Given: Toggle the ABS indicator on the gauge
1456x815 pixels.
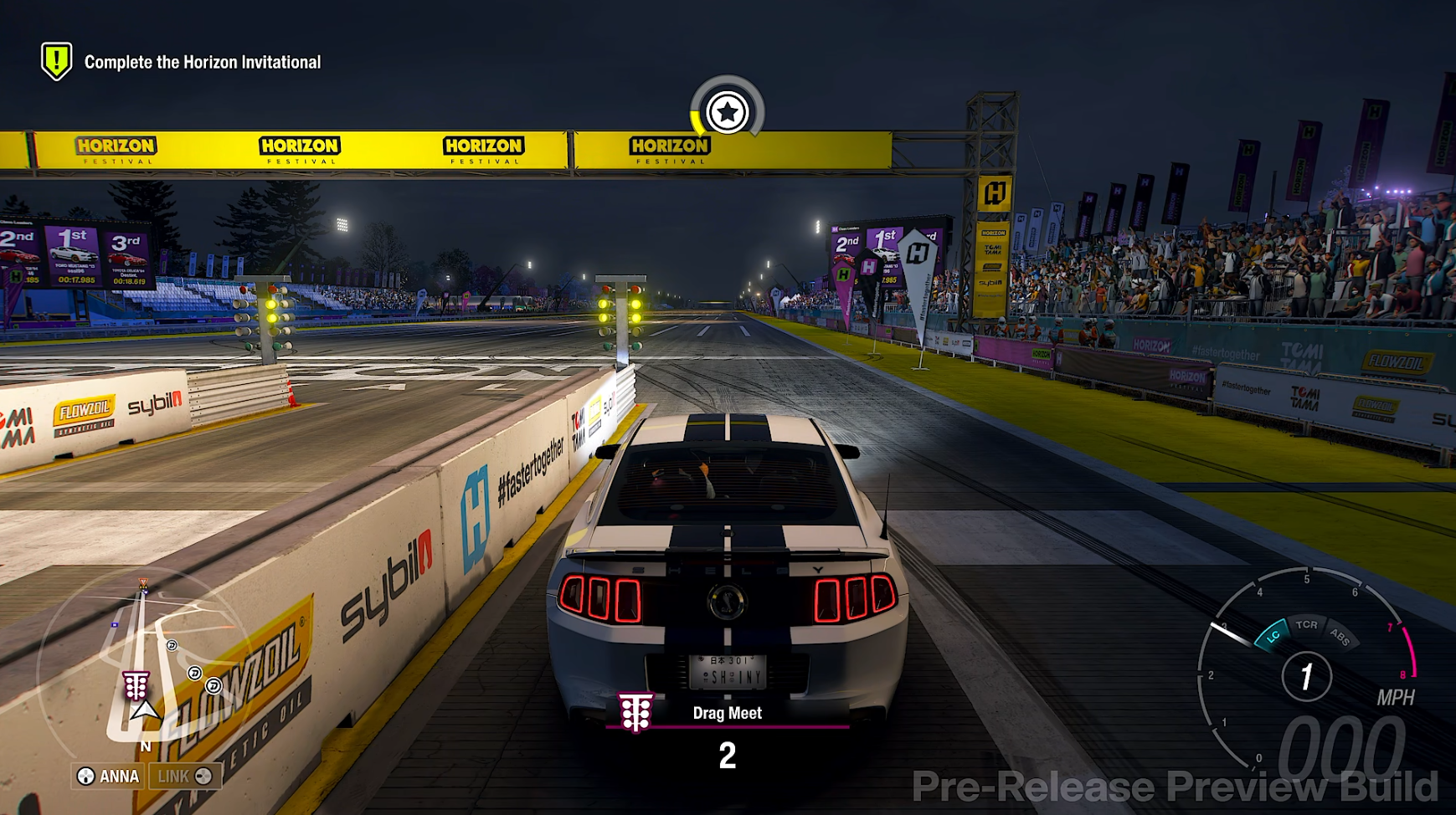Looking at the screenshot, I should pos(1340,635).
